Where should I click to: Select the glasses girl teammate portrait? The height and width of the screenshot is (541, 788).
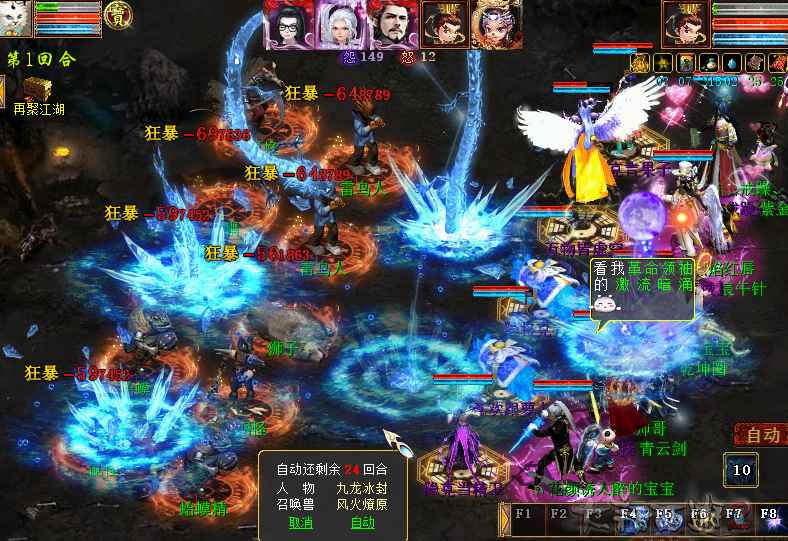[288, 24]
